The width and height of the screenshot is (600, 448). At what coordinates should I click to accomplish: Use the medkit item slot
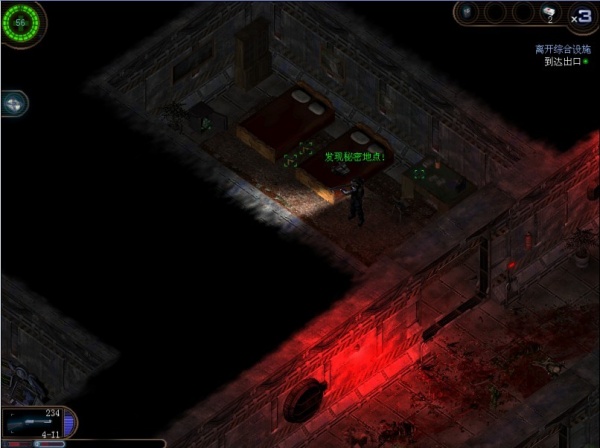pyautogui.click(x=549, y=13)
